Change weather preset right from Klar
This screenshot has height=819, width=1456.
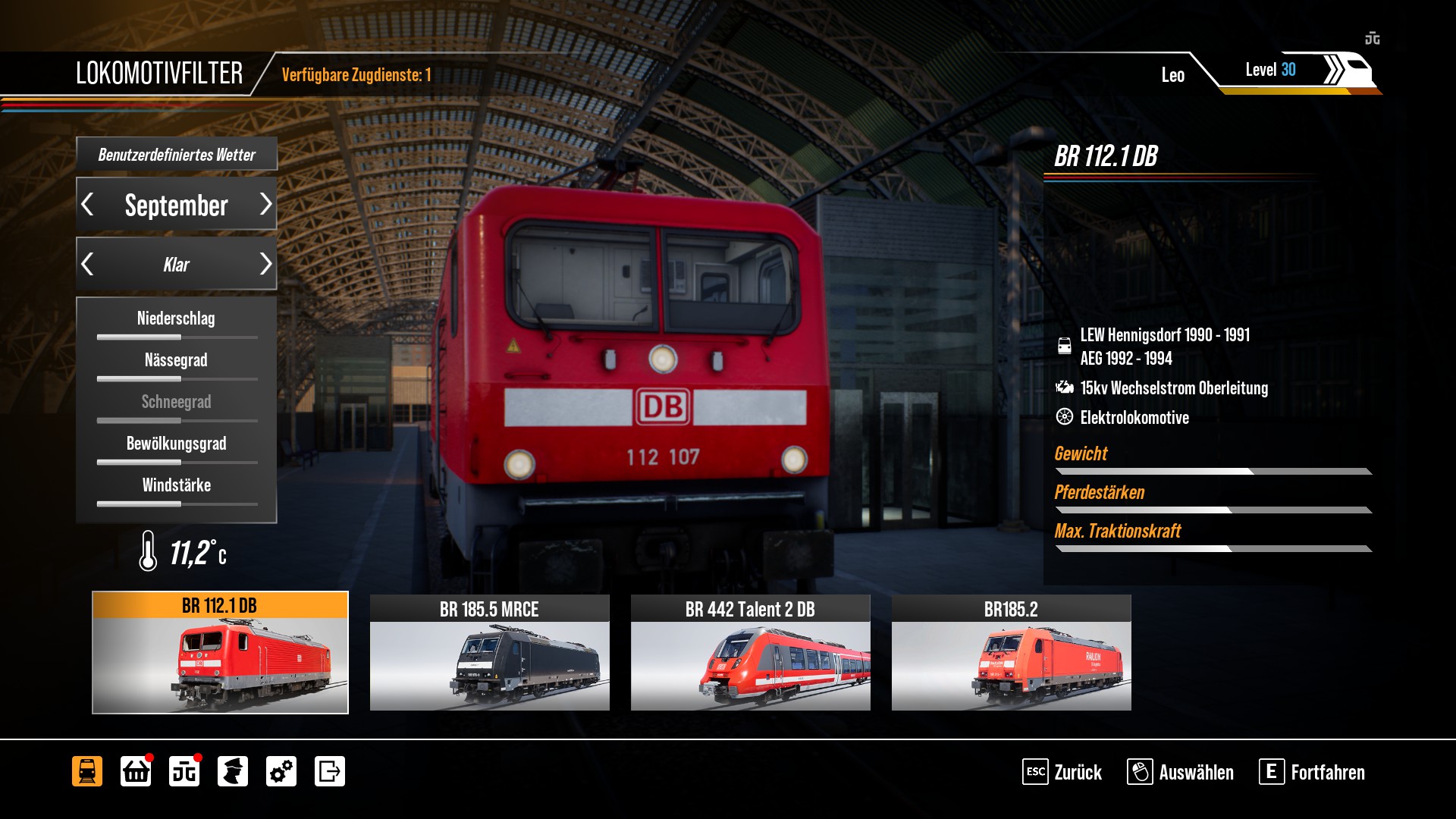[x=265, y=264]
